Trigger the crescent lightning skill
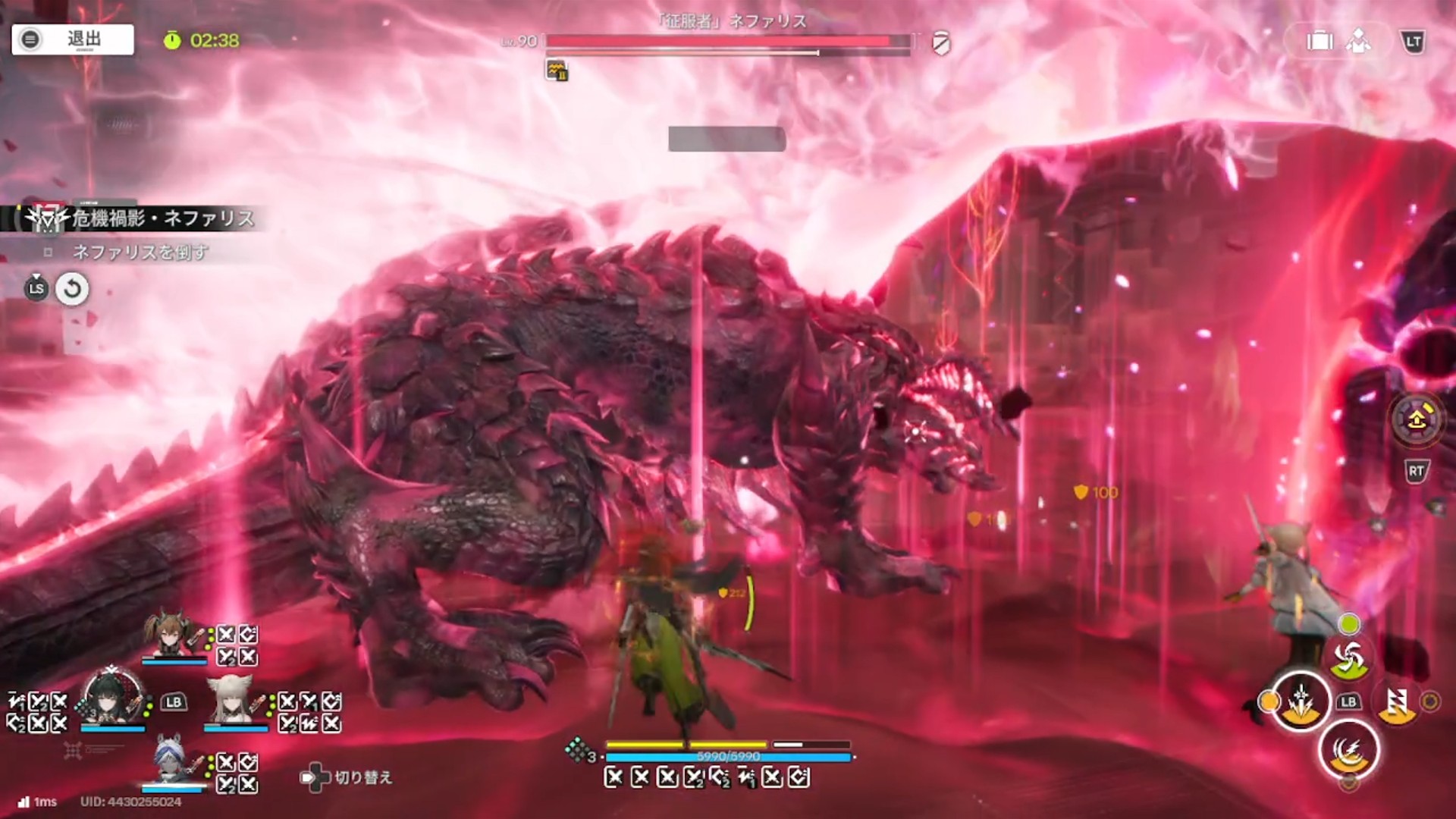 pyautogui.click(x=1349, y=751)
